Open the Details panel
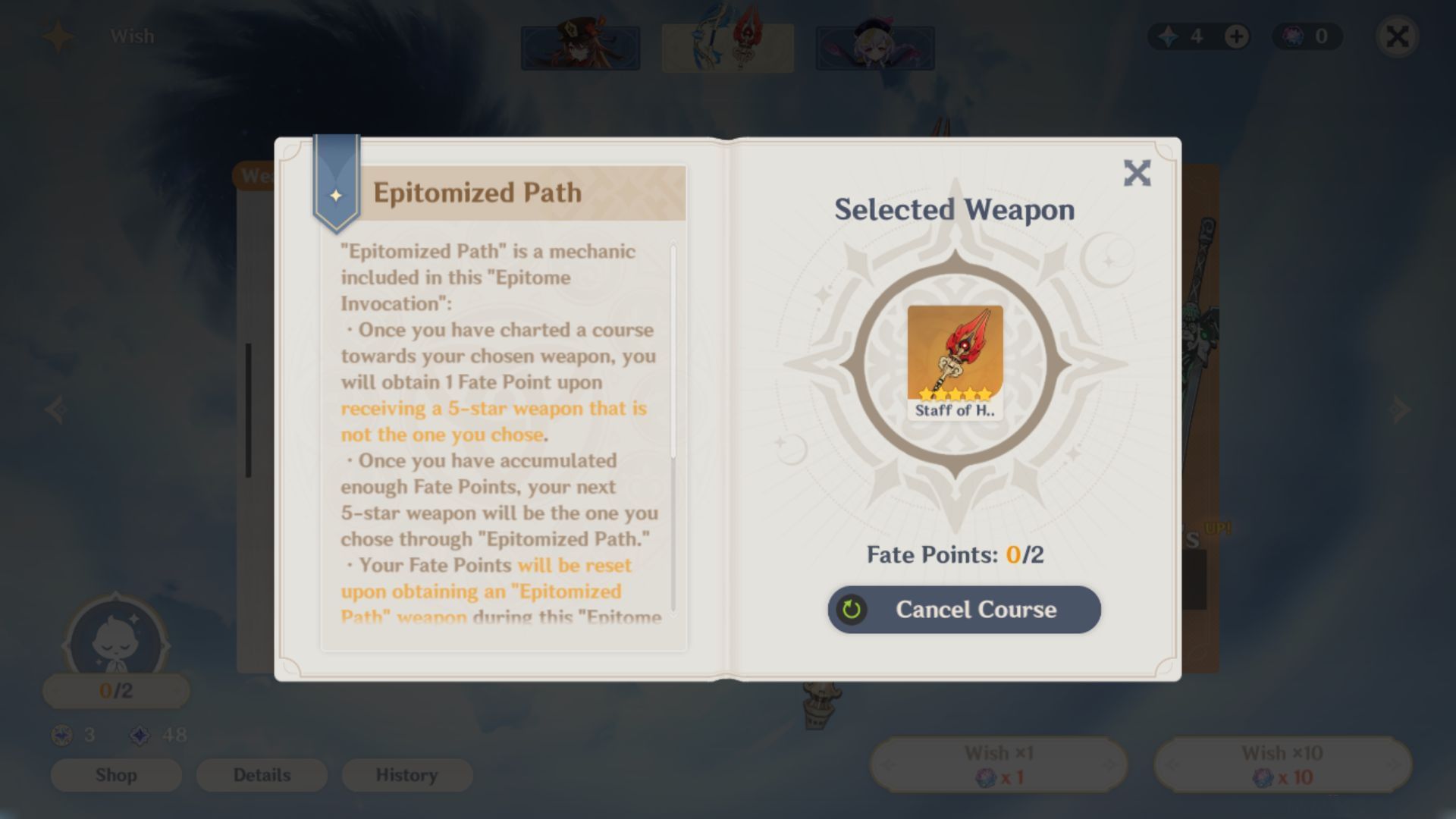The width and height of the screenshot is (1456, 819). coord(261,775)
